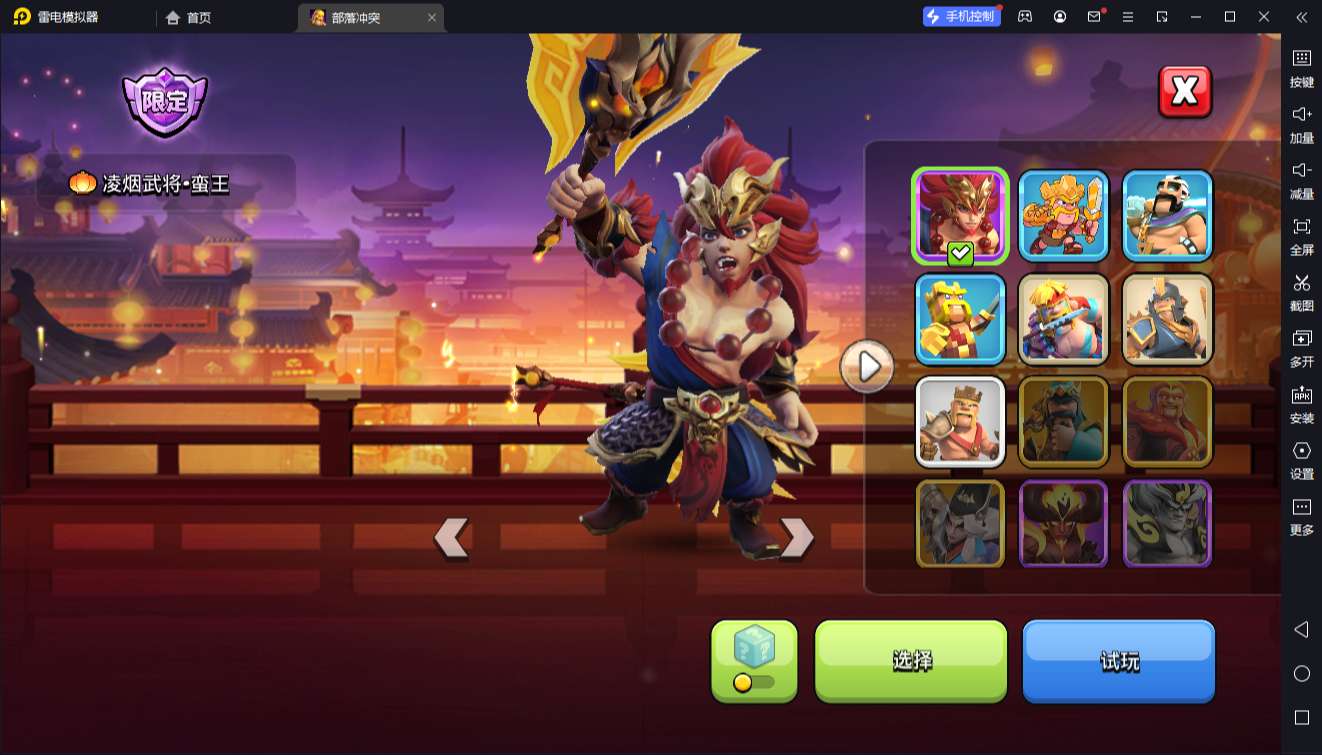Choose the dimmed teal-robed king skin

coord(1064,422)
